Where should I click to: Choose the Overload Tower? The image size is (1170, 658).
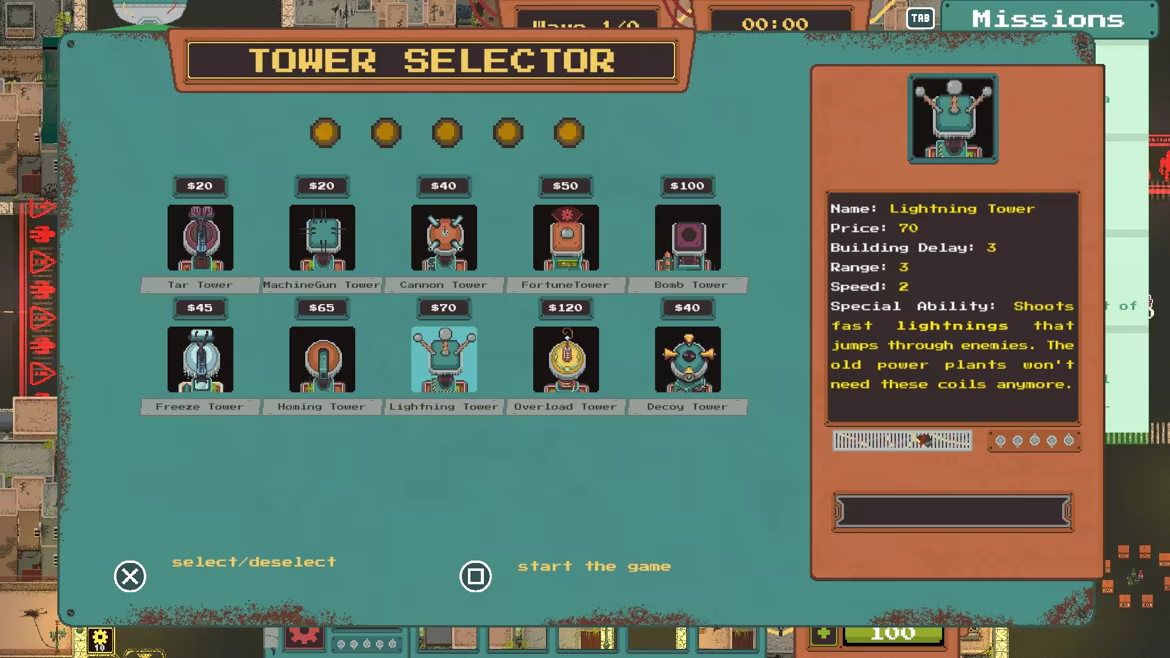pyautogui.click(x=566, y=360)
